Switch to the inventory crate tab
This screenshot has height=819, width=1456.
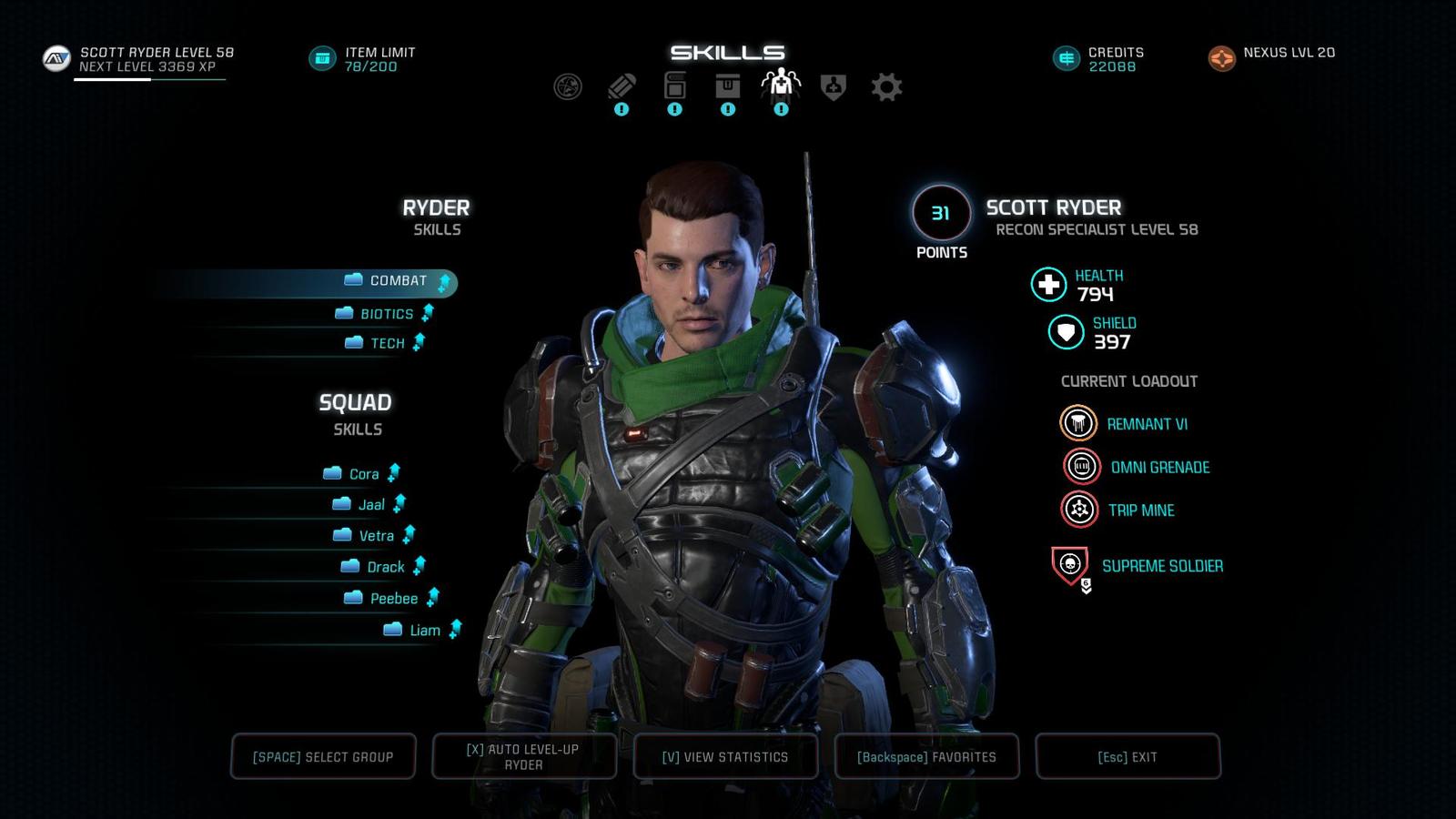[x=727, y=87]
